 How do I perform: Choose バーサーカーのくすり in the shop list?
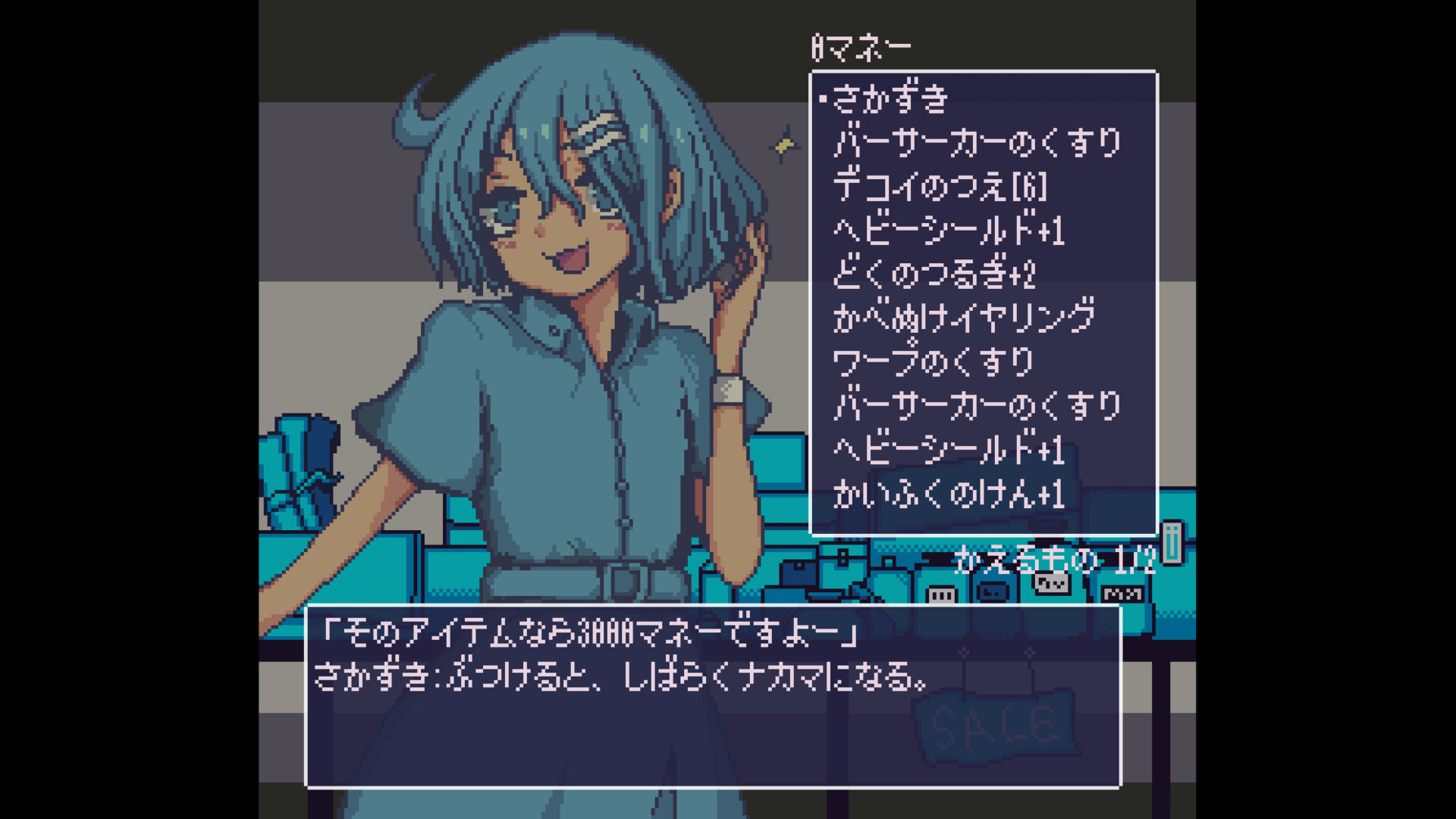978,142
